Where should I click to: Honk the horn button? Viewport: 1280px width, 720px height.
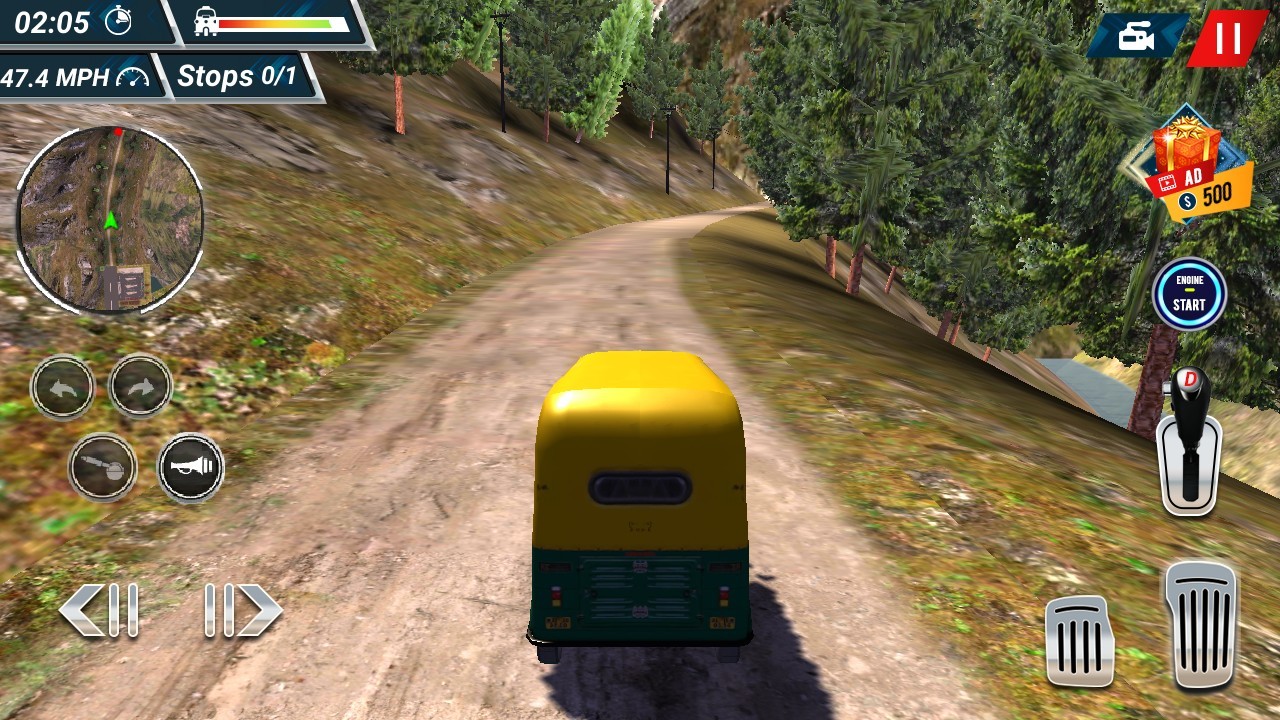point(190,467)
